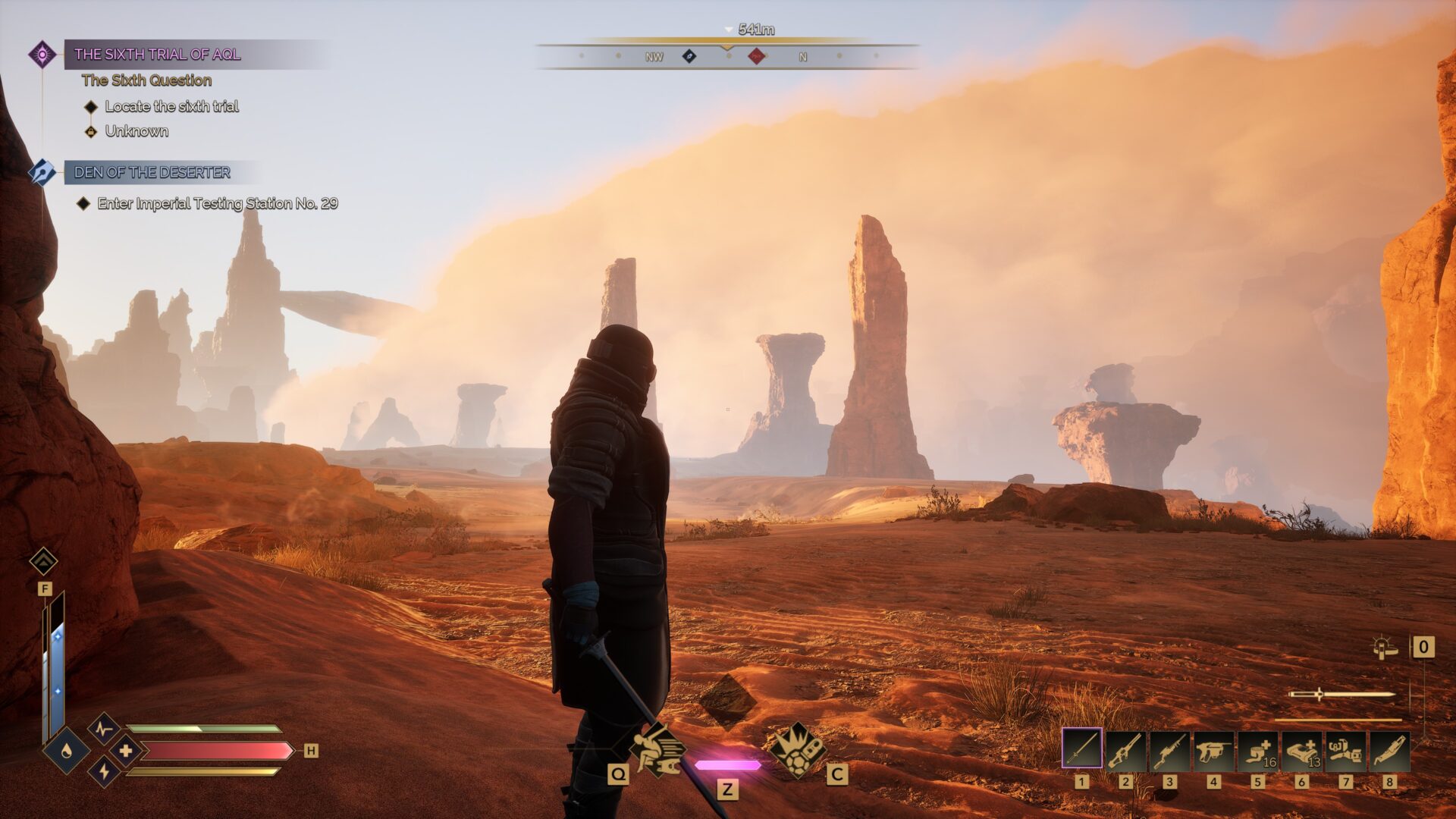Click the water droplet hydration icon
The height and width of the screenshot is (819, 1456).
[x=67, y=751]
